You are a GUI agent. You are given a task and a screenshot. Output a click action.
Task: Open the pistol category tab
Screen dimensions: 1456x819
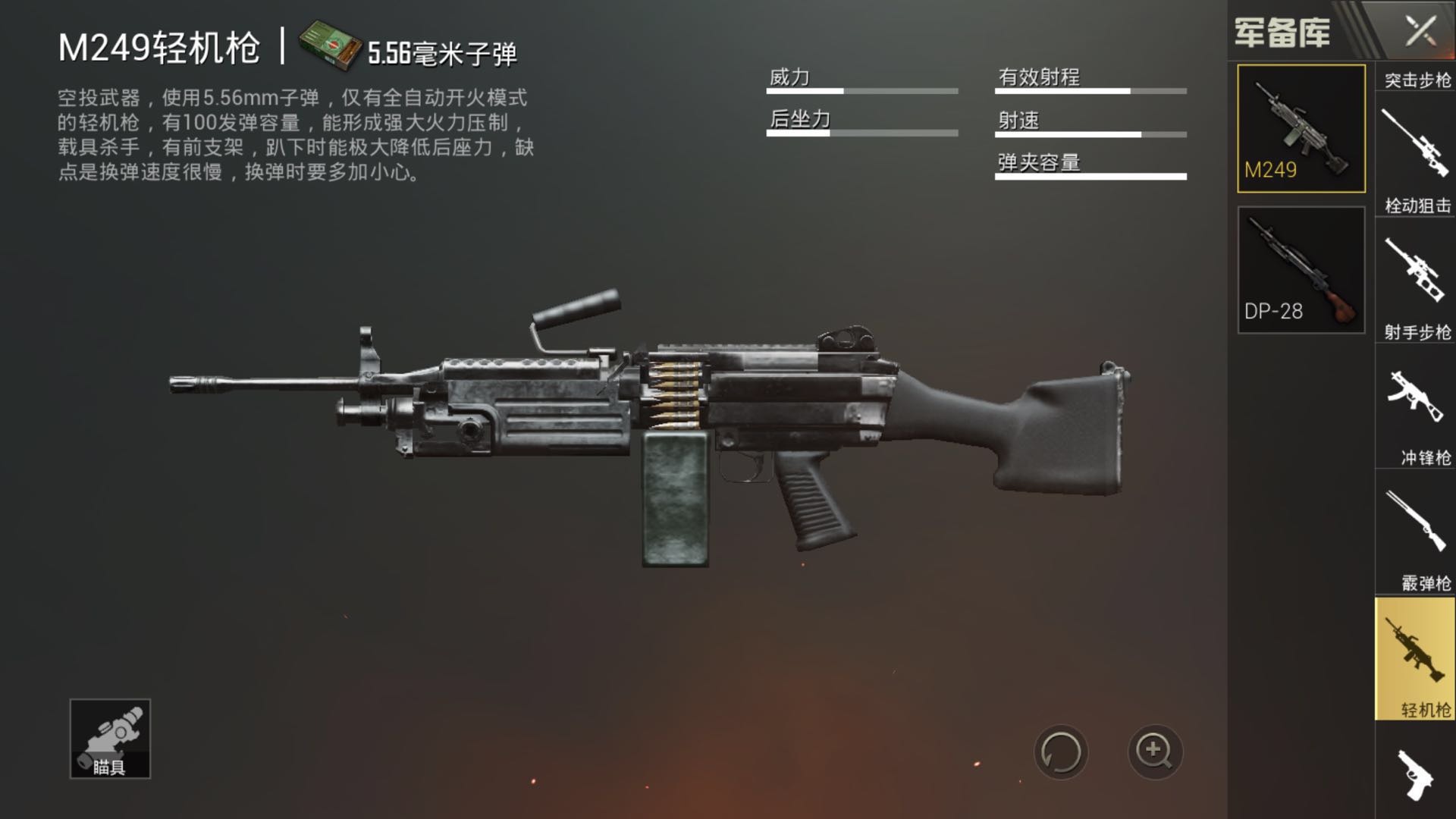(x=1415, y=773)
